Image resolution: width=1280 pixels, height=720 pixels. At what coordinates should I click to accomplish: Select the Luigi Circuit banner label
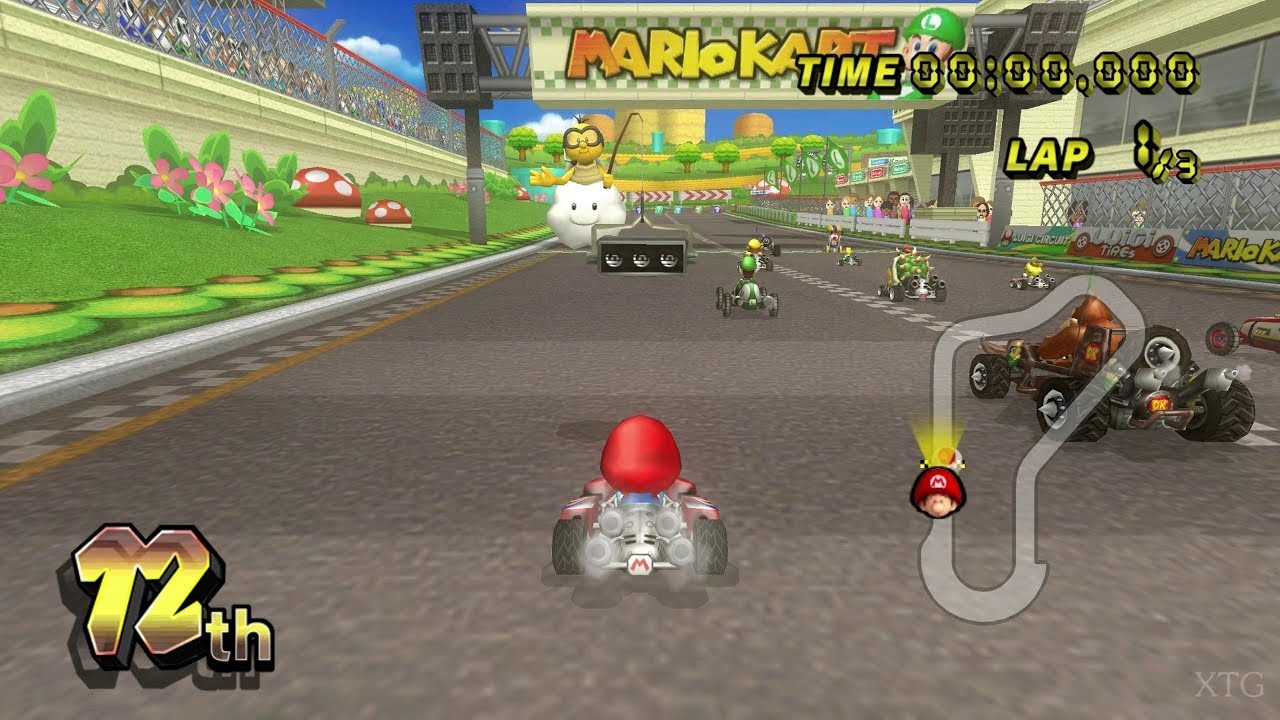(1040, 240)
